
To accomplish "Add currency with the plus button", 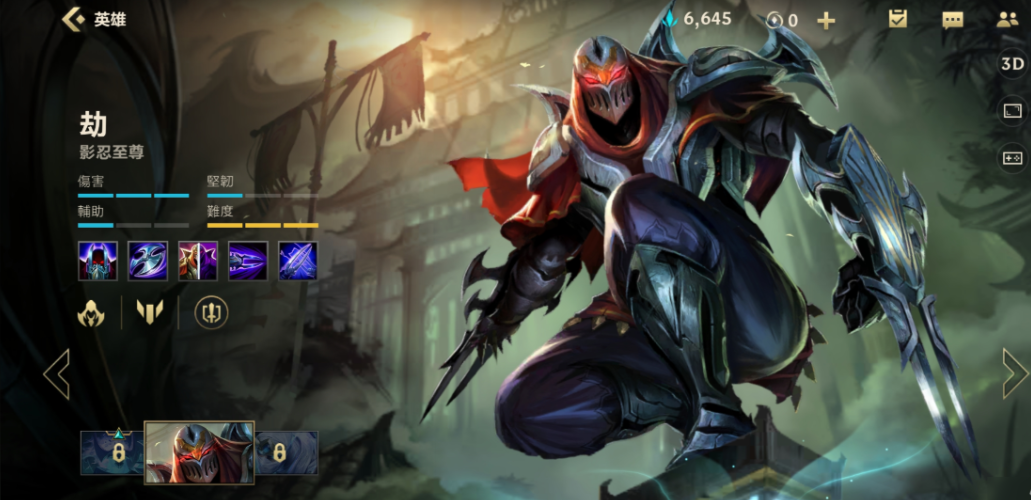I will 826,20.
